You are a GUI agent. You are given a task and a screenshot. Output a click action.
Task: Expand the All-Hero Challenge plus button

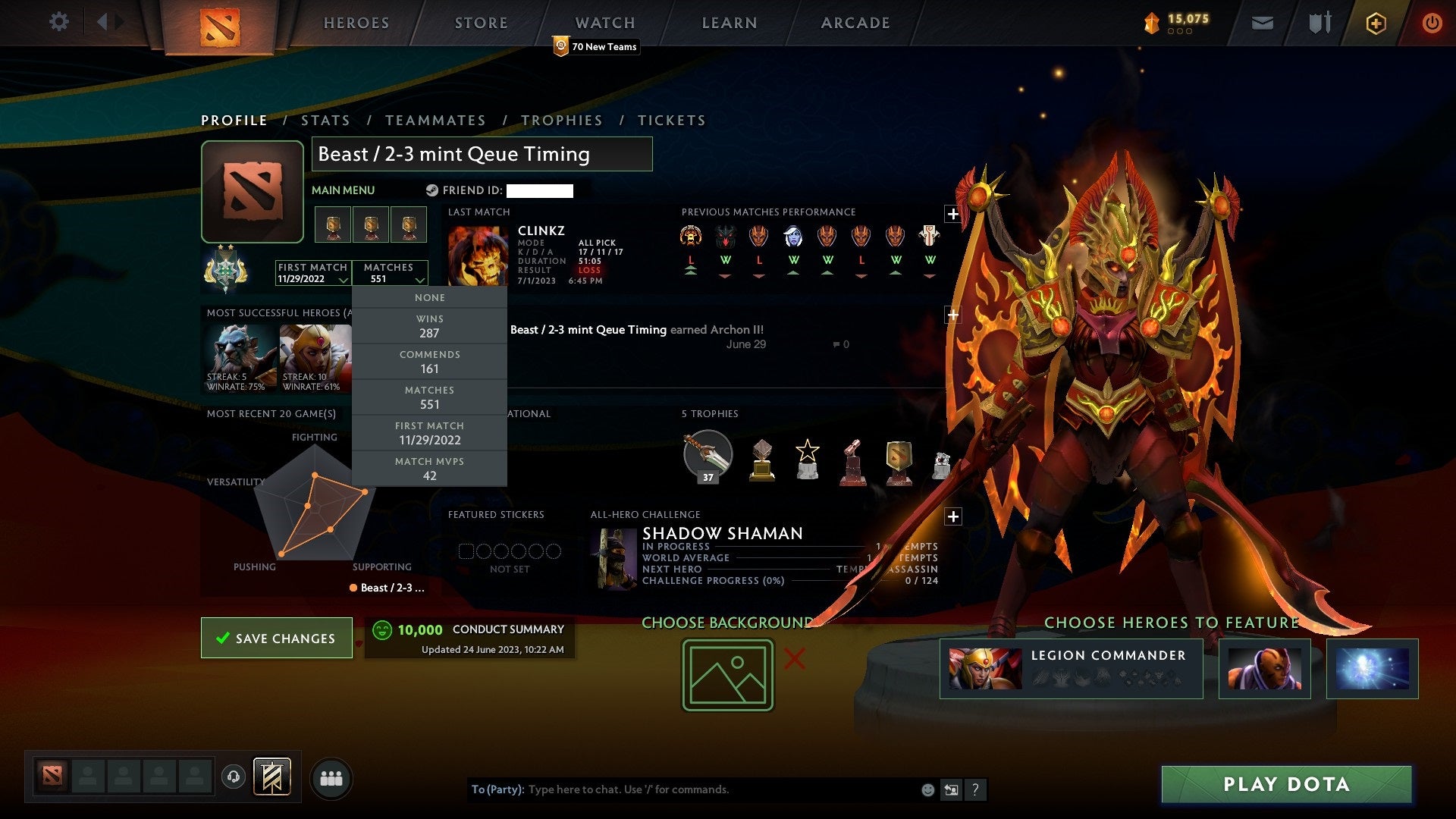[x=952, y=516]
